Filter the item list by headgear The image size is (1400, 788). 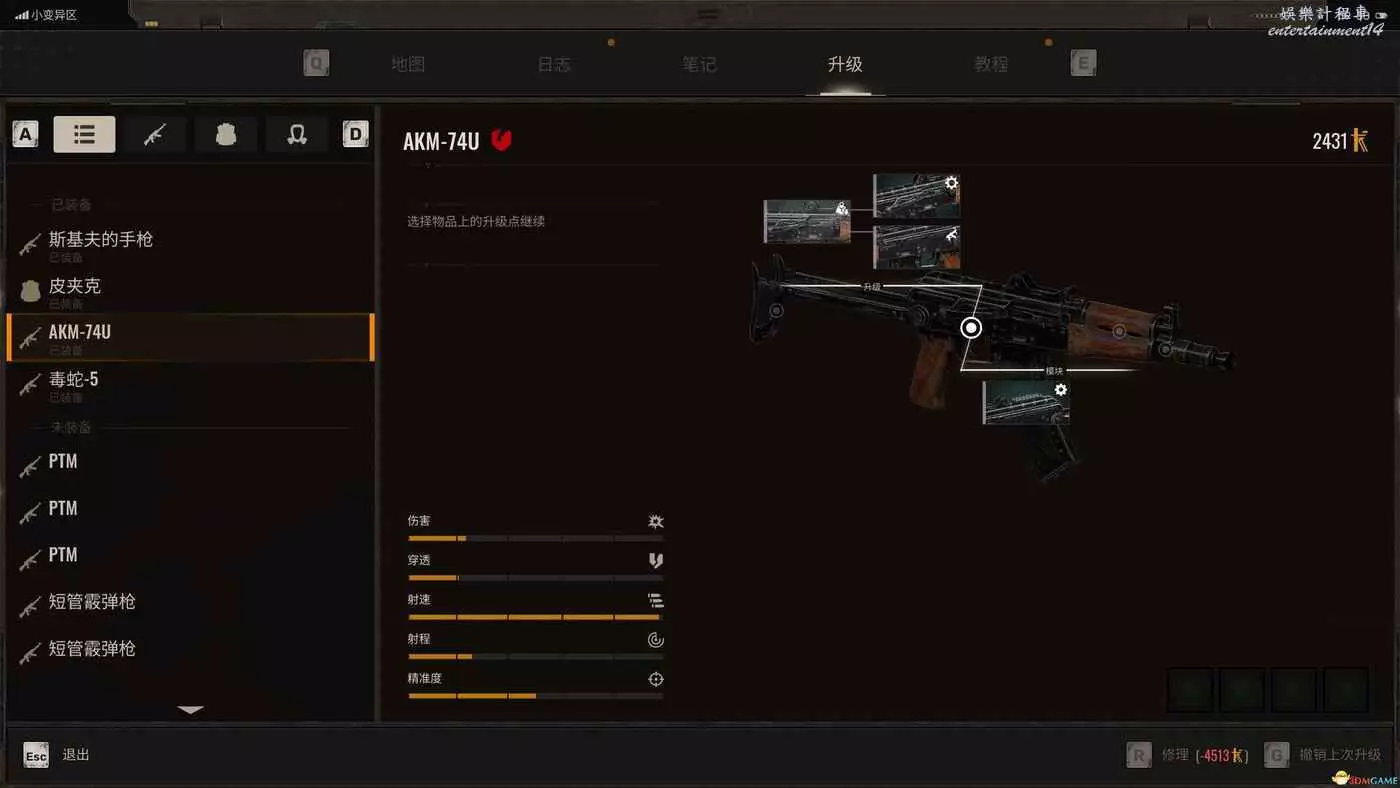click(x=297, y=134)
